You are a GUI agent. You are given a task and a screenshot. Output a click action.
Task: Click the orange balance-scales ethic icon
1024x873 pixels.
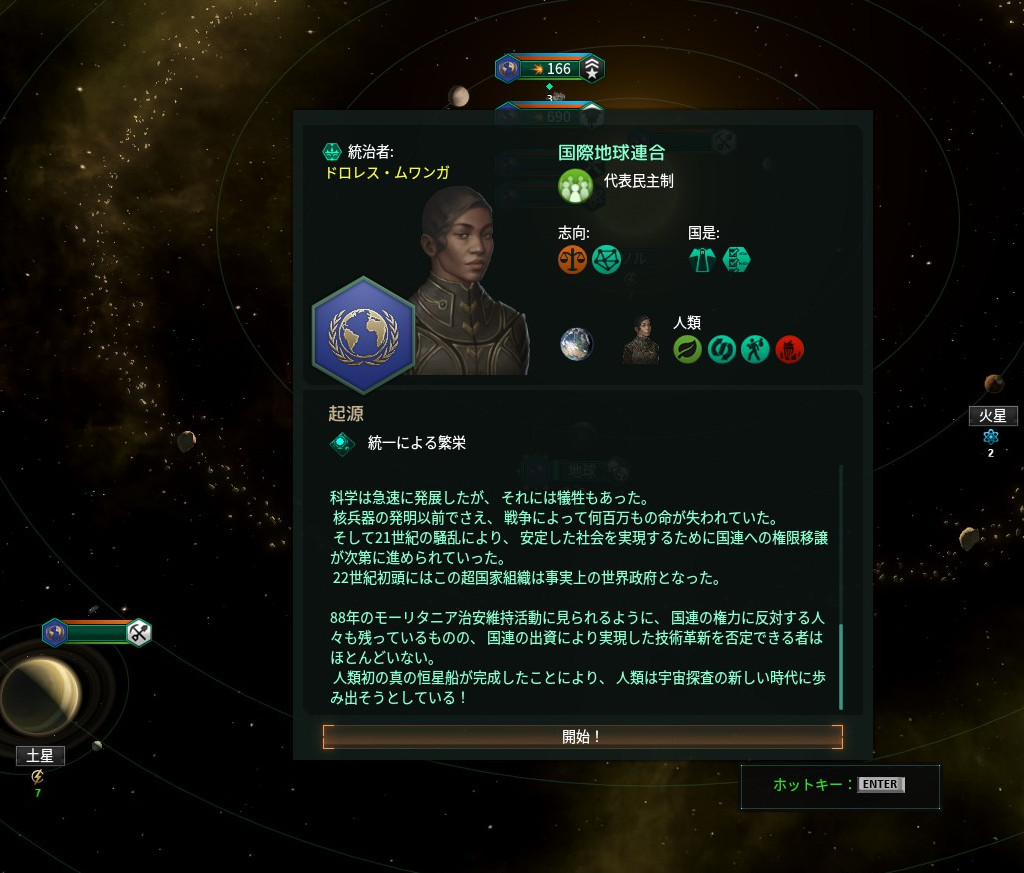(573, 260)
